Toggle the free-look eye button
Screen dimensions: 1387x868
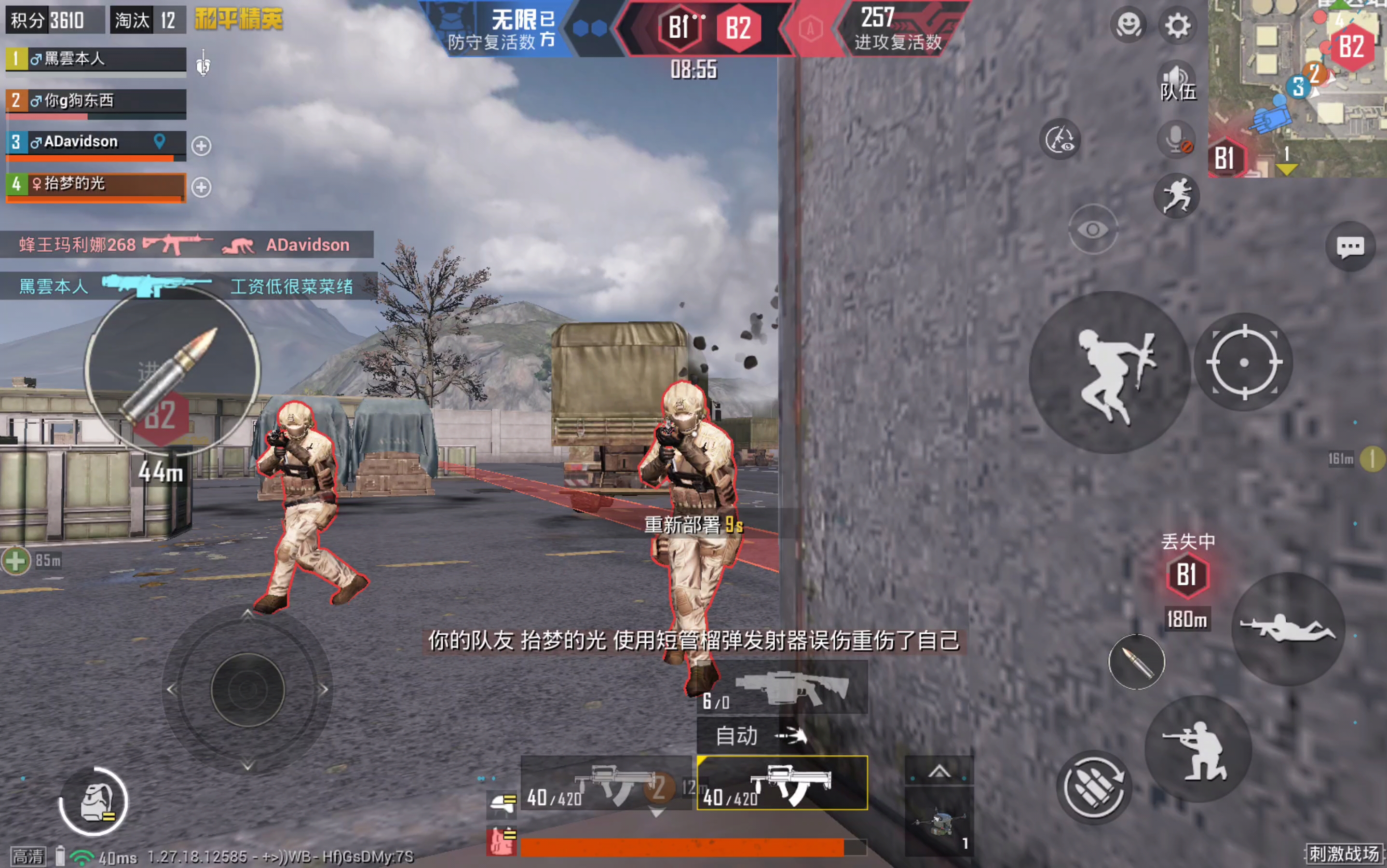coord(1092,230)
